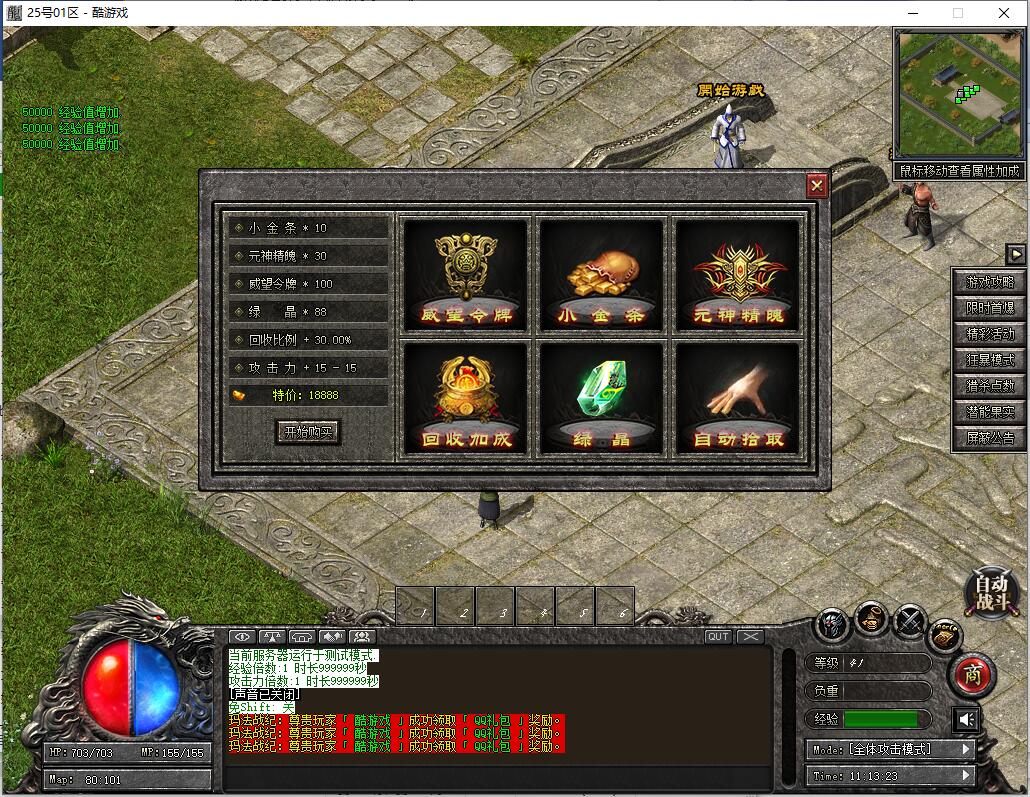Start 自动战斗 auto battle
The image size is (1030, 797).
pos(991,592)
